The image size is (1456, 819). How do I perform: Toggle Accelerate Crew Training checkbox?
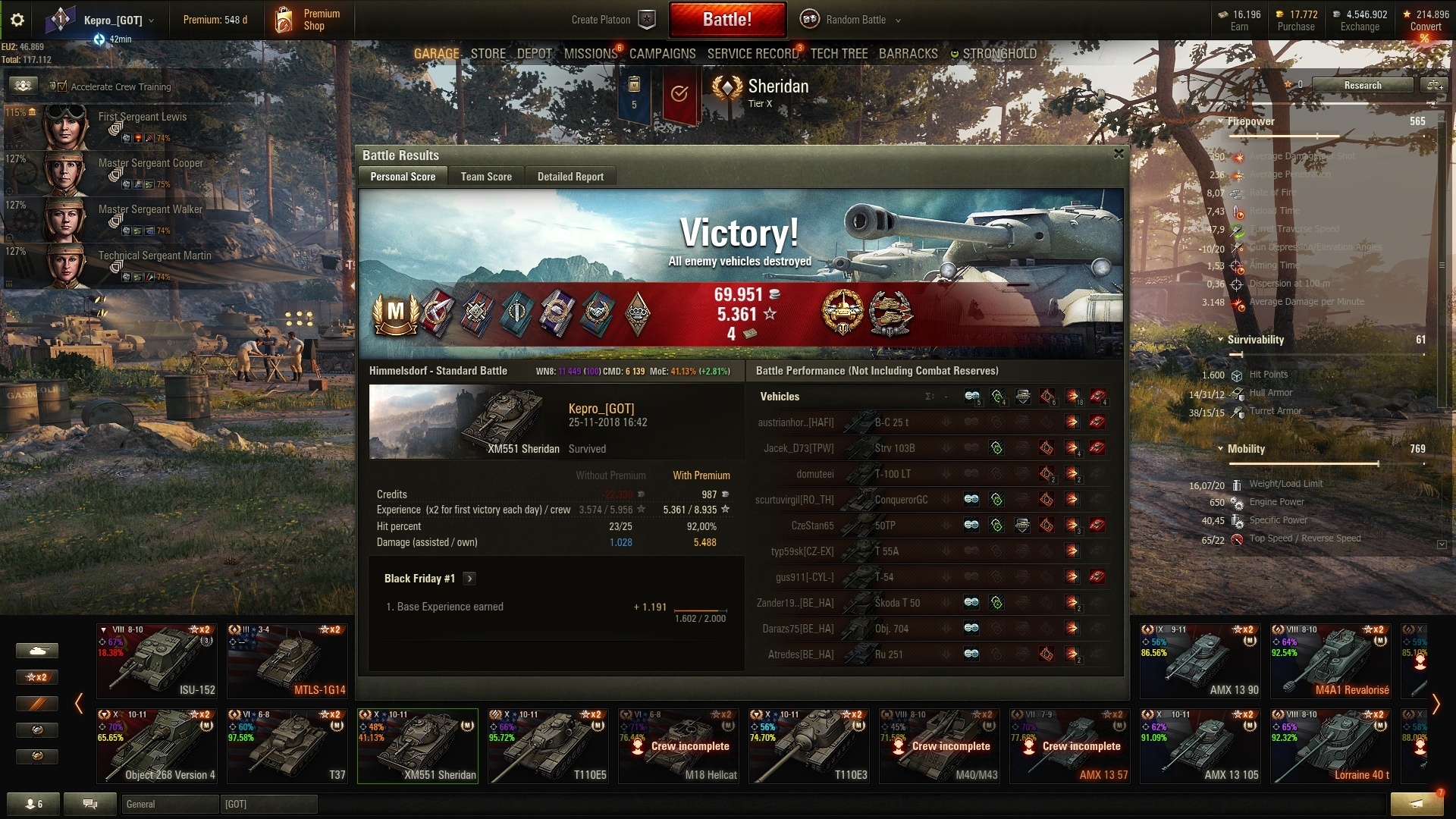point(58,86)
